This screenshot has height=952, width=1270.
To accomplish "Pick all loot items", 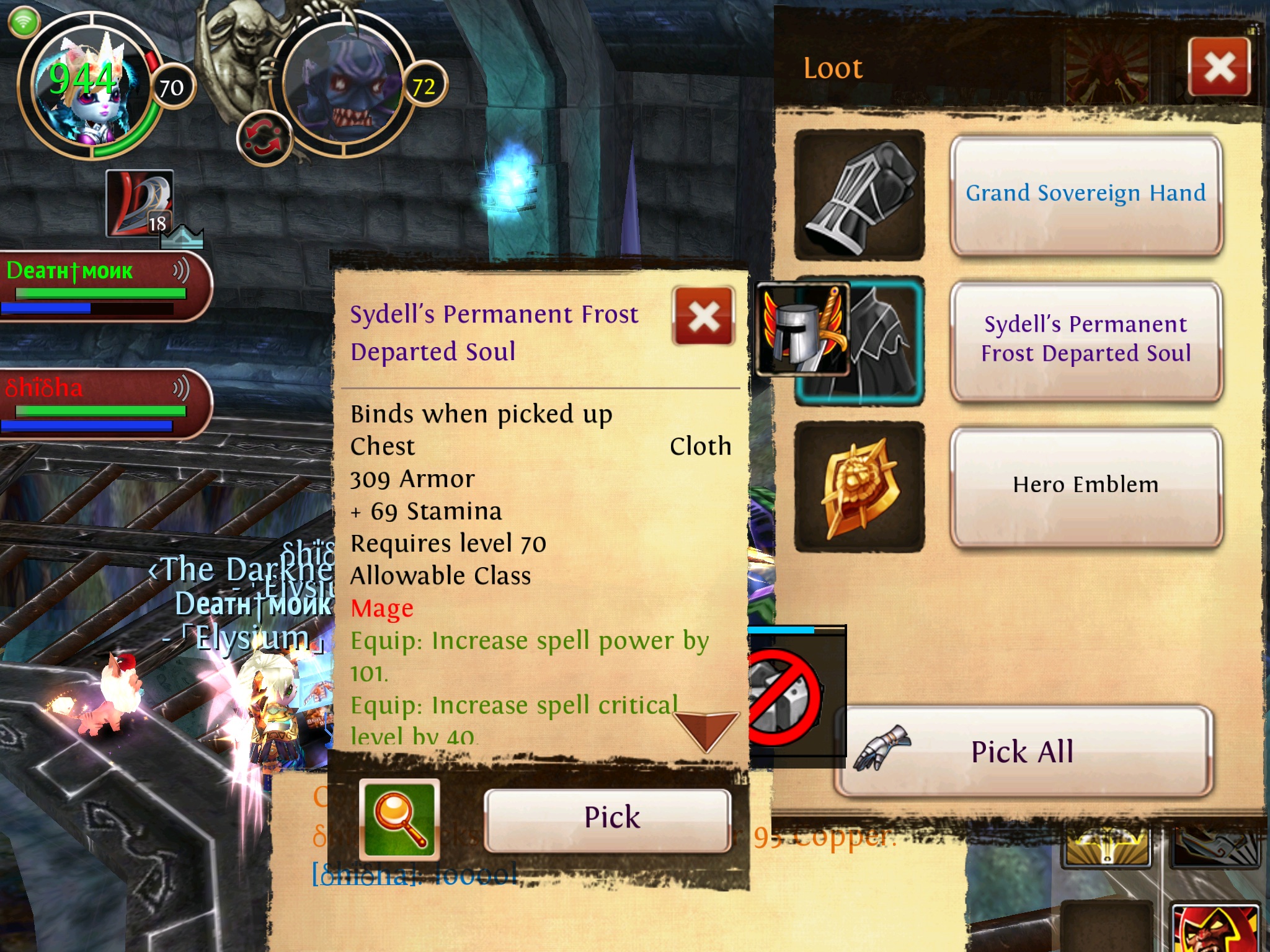I will (1022, 752).
